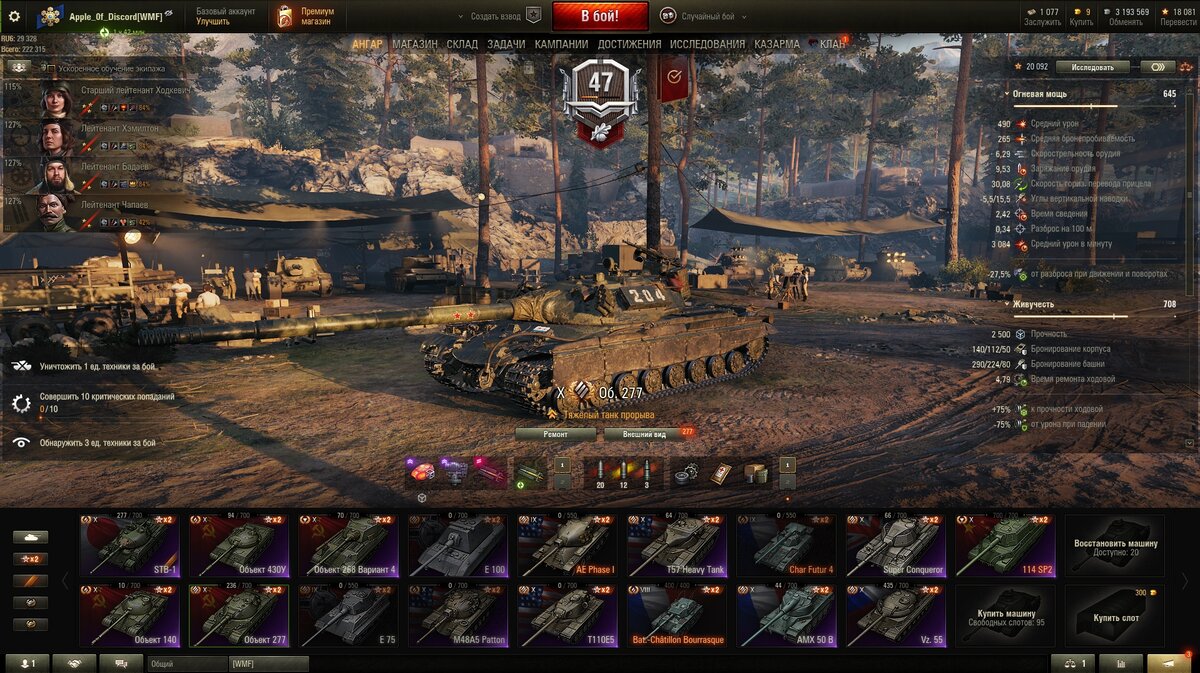
Task: Open «Внешний вид» customization
Action: coord(645,434)
